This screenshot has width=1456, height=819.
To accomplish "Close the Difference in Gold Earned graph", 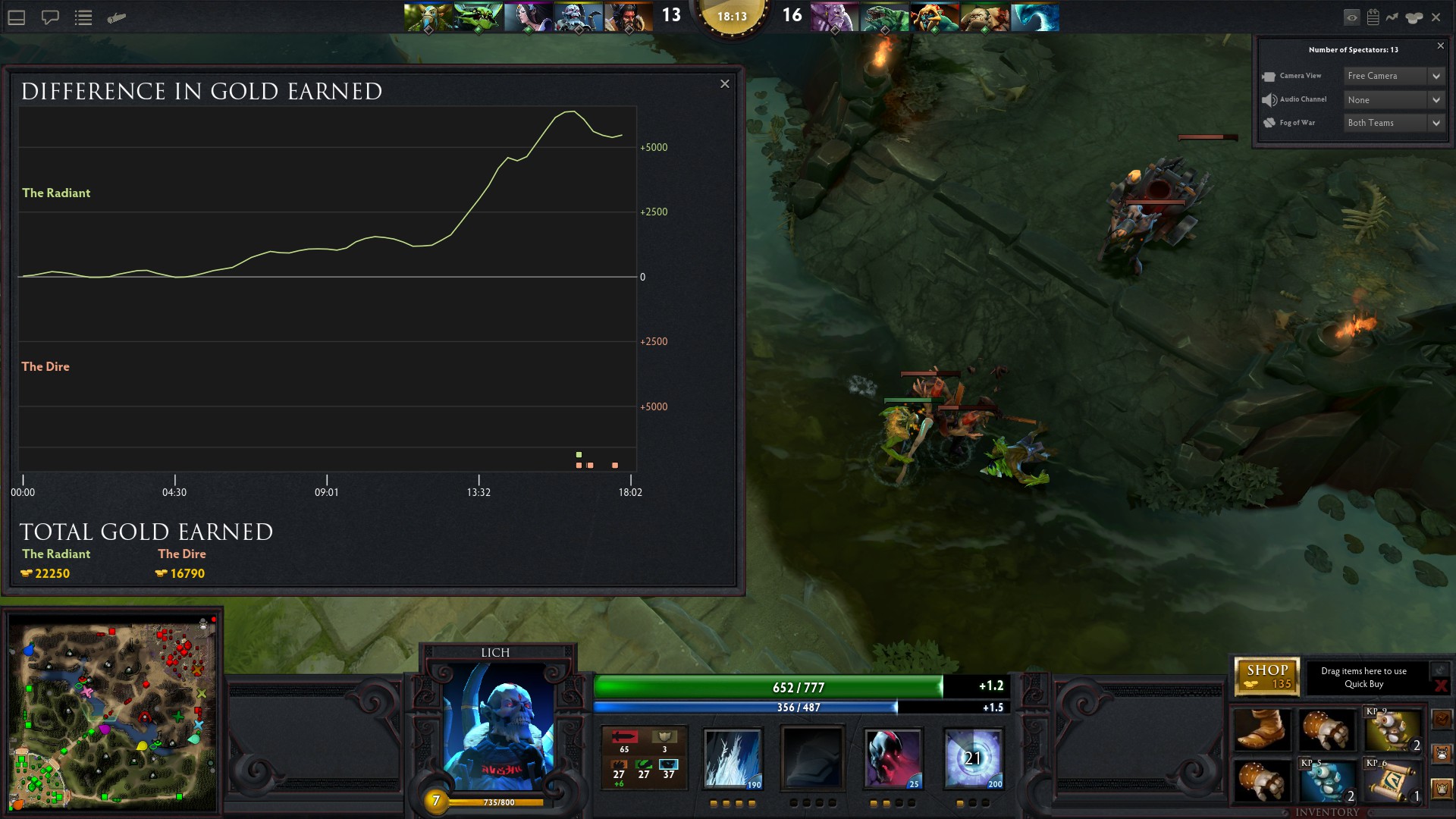I will pos(724,84).
